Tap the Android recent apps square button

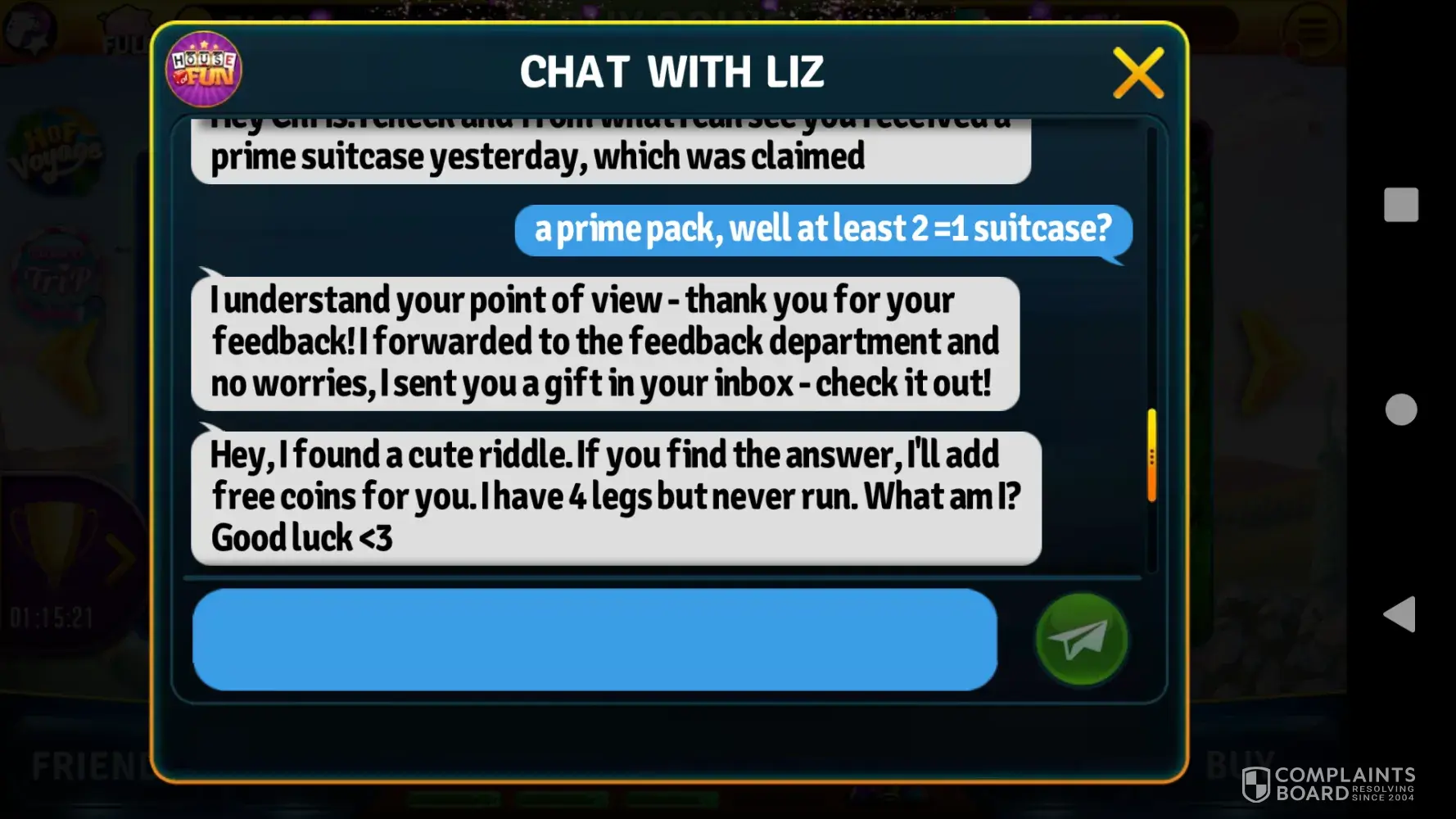click(1400, 205)
